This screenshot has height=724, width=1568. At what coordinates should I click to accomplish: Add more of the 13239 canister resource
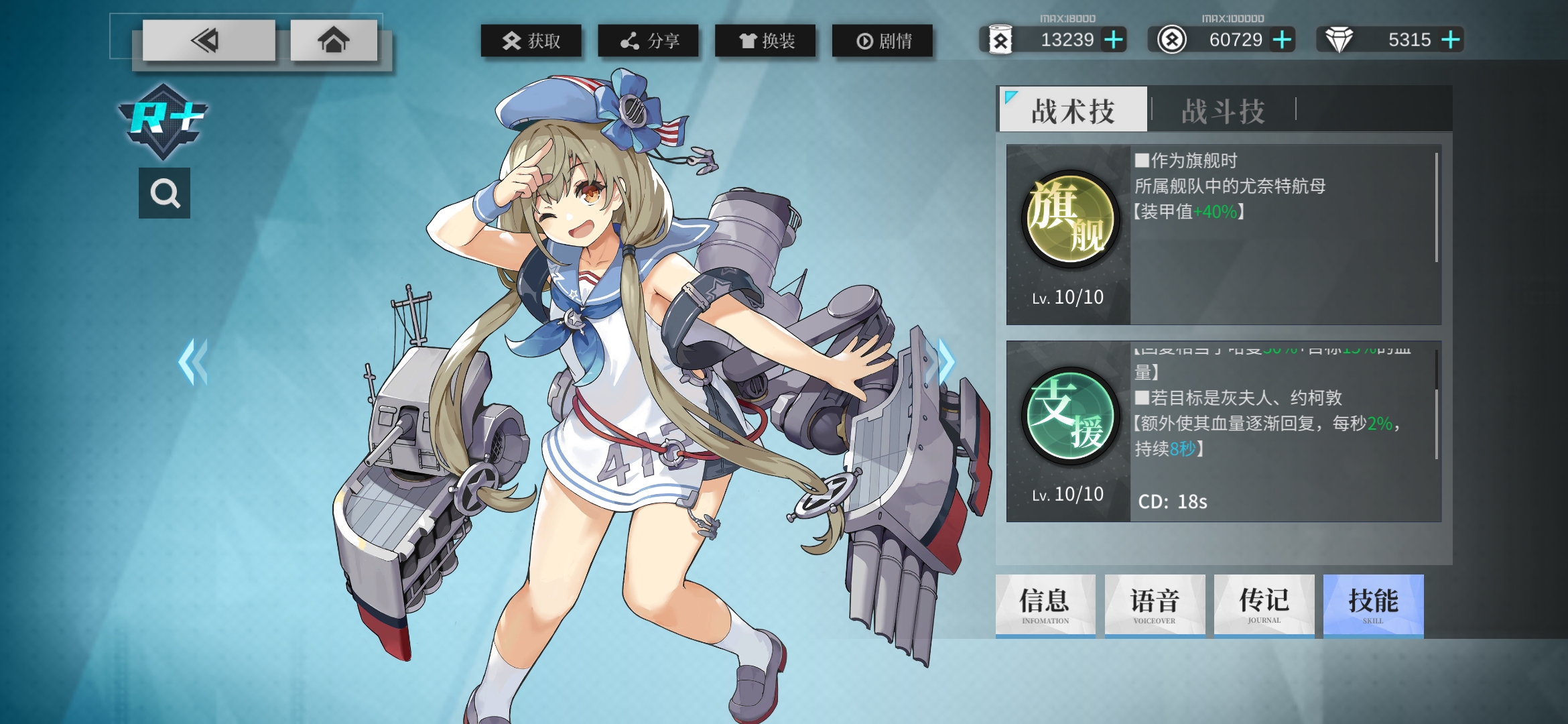pos(1114,40)
